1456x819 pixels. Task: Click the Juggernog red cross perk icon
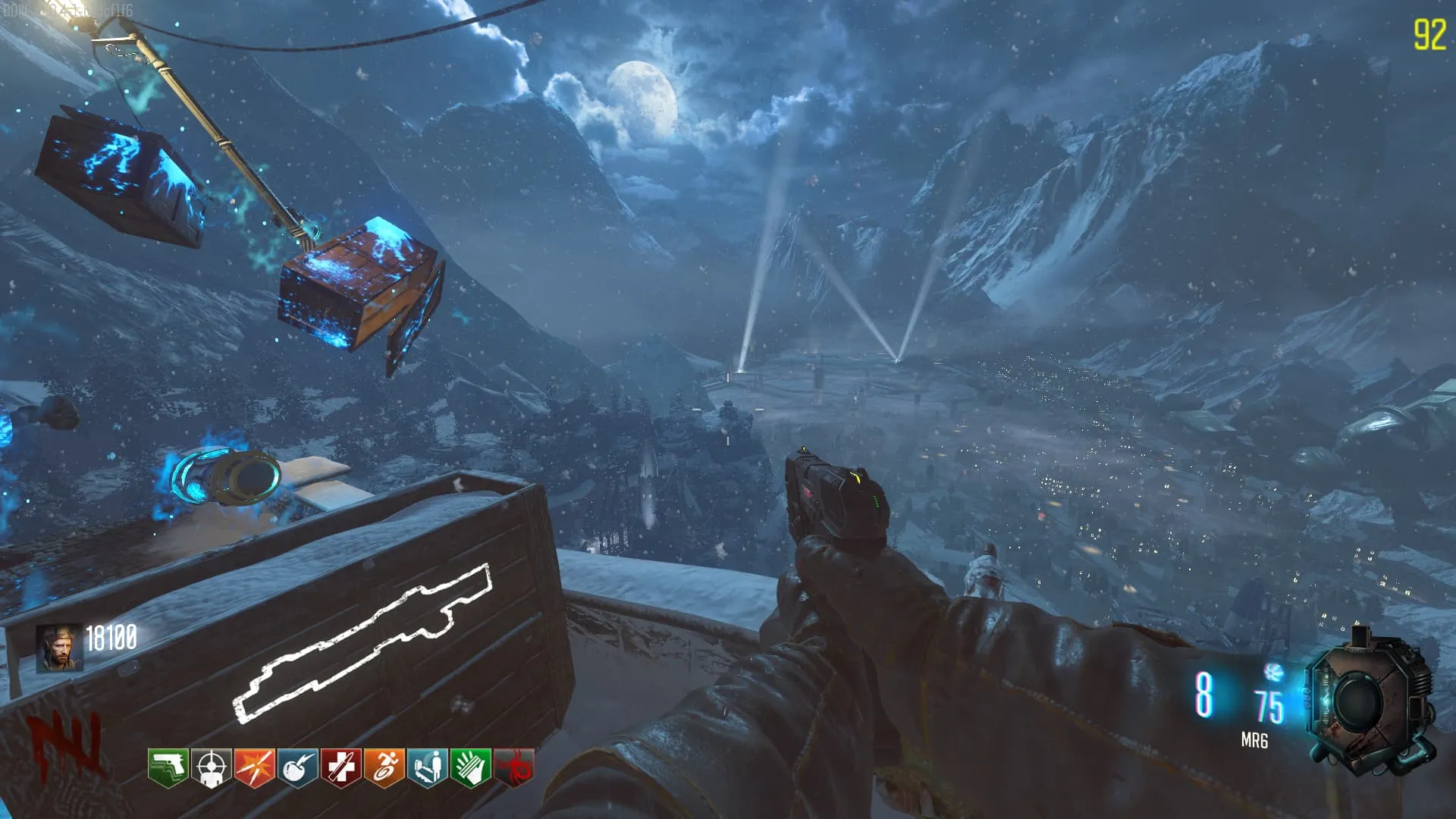click(x=341, y=767)
